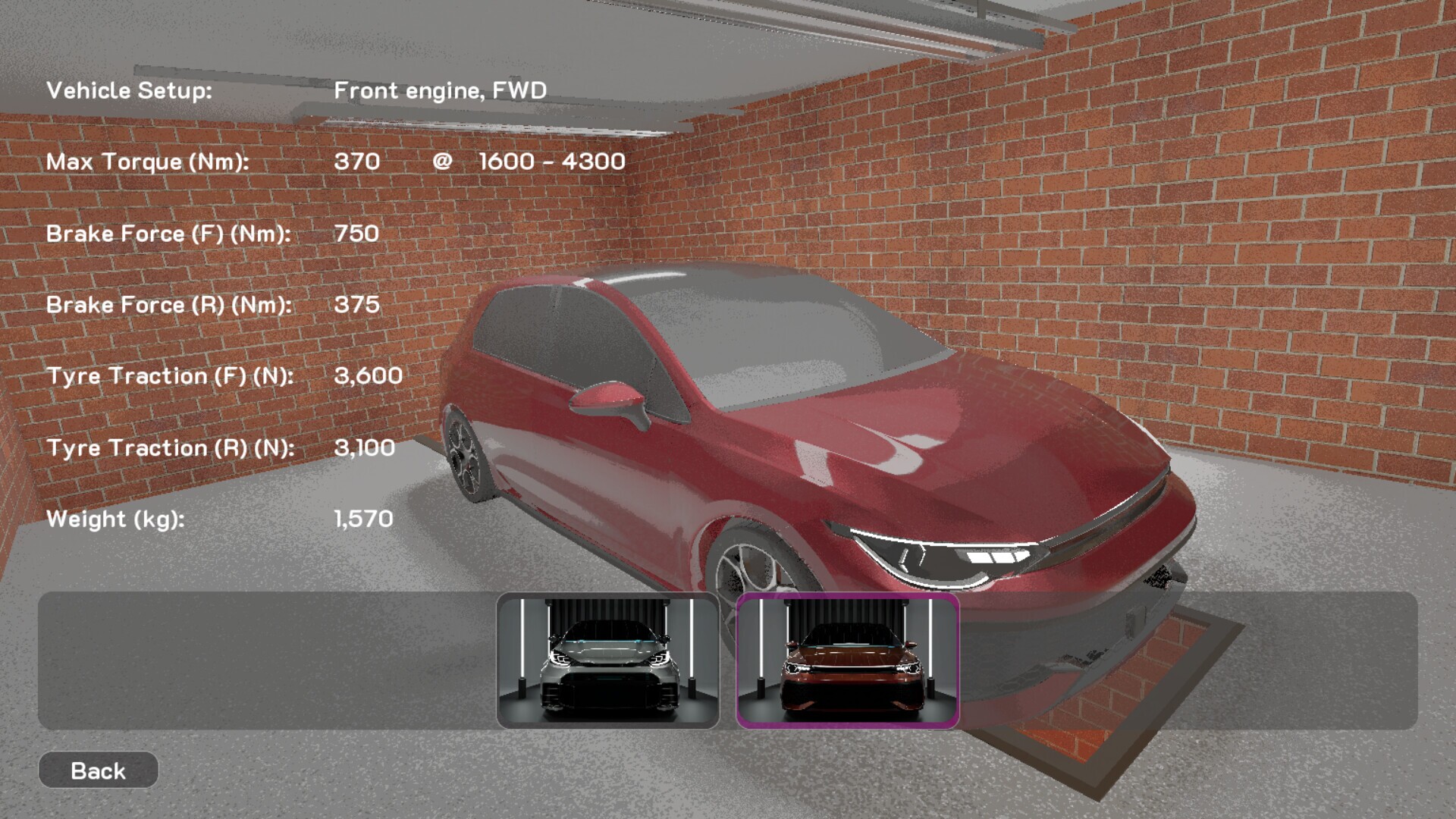Select the silver car thumbnail
The width and height of the screenshot is (1456, 819).
pyautogui.click(x=607, y=661)
